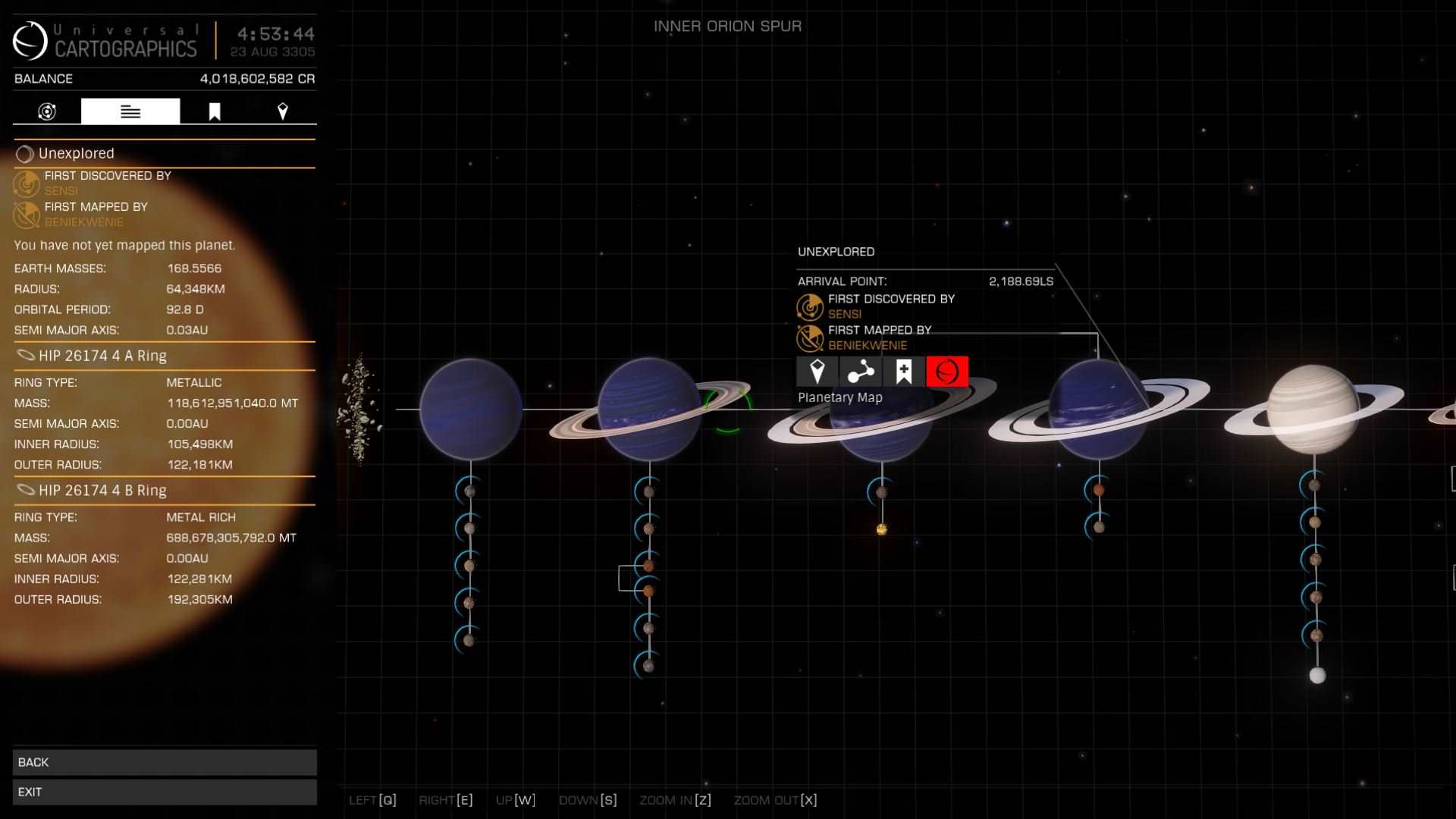Viewport: 1456px width, 819px height.
Task: Select the leftmost ringless blue gas giant
Action: (x=470, y=409)
